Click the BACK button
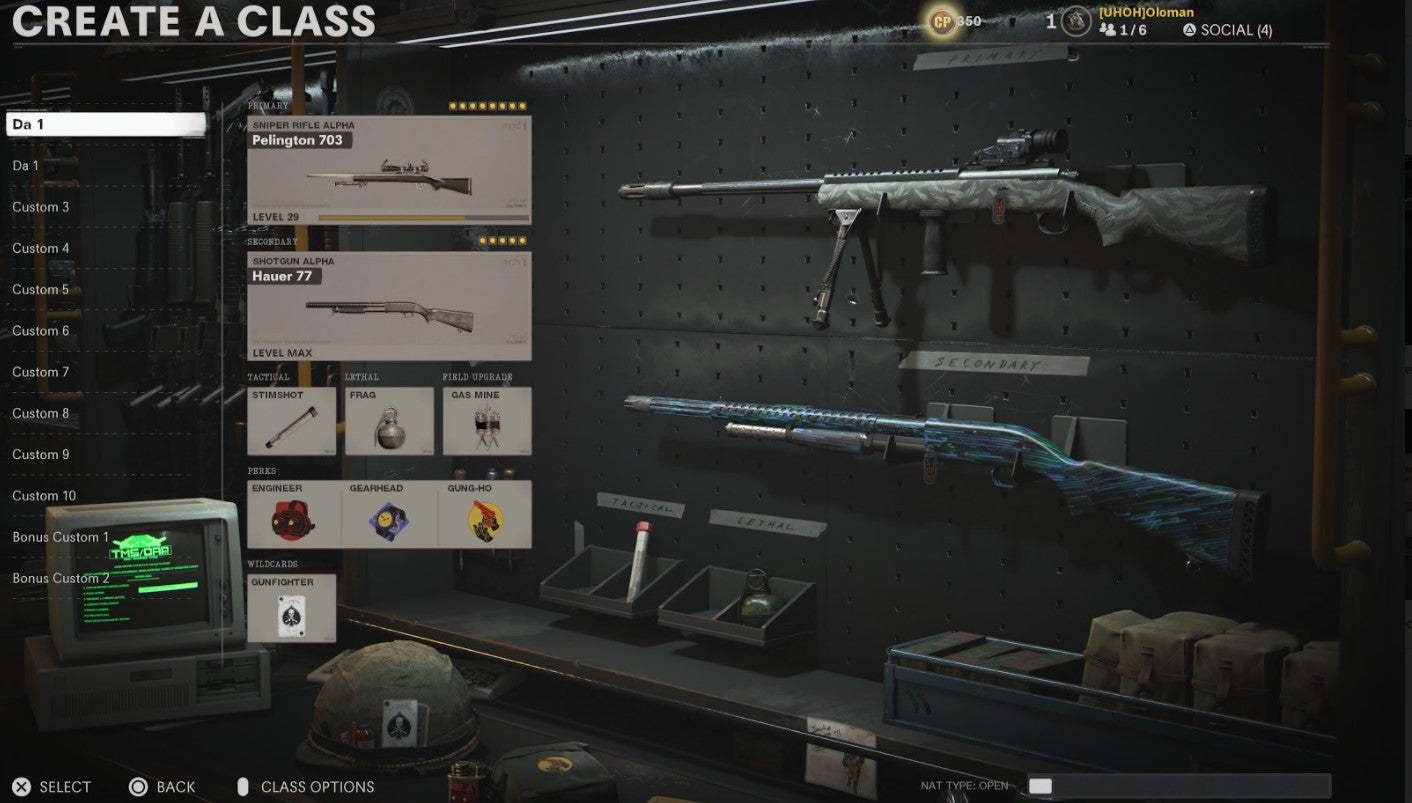This screenshot has height=803, width=1412. (x=161, y=787)
